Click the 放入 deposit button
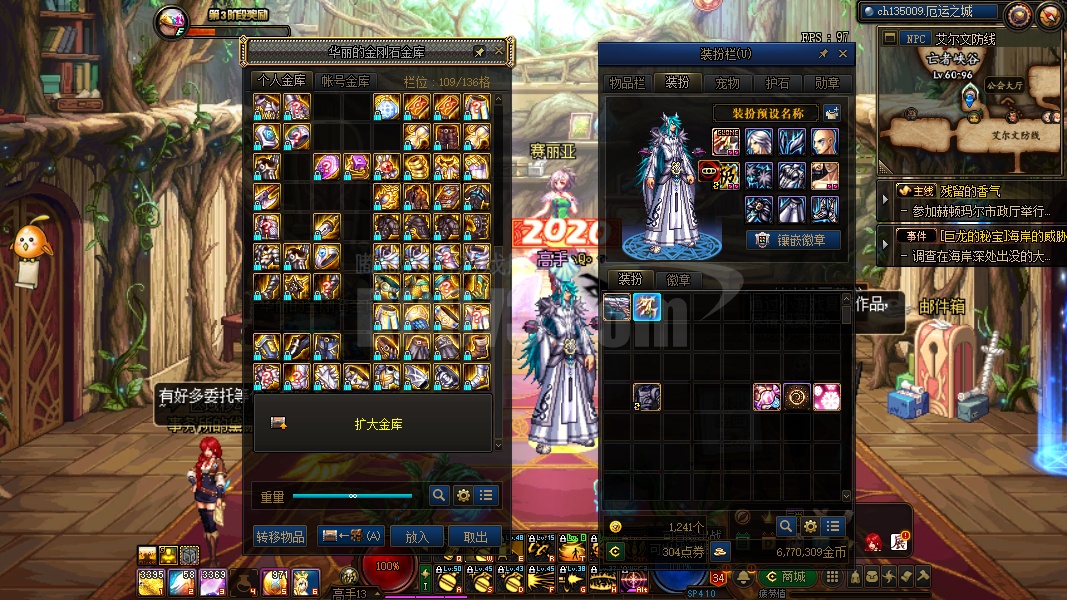The image size is (1067, 600). coord(416,536)
